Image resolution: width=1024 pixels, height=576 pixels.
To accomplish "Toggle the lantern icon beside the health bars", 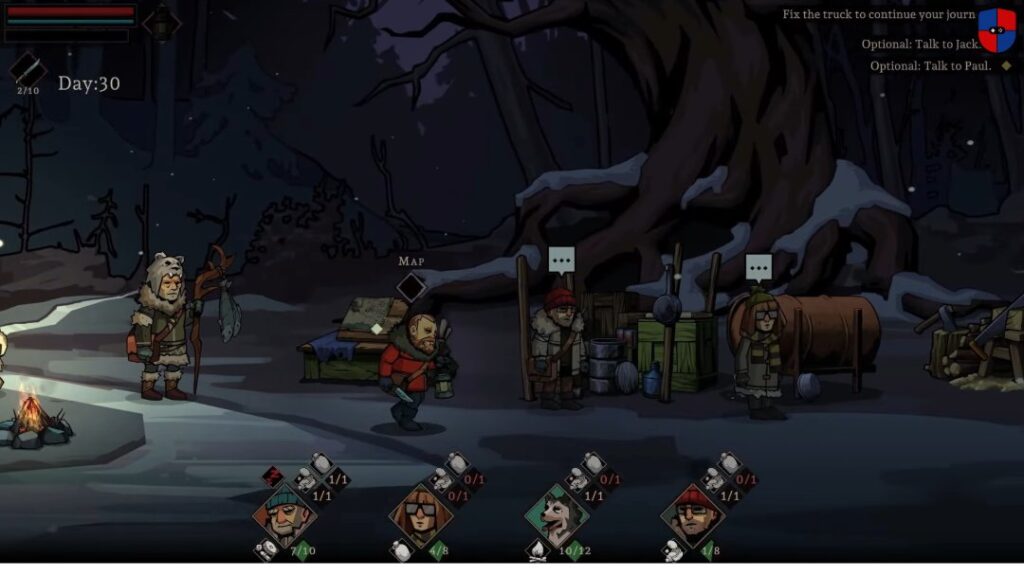I will click(x=161, y=22).
